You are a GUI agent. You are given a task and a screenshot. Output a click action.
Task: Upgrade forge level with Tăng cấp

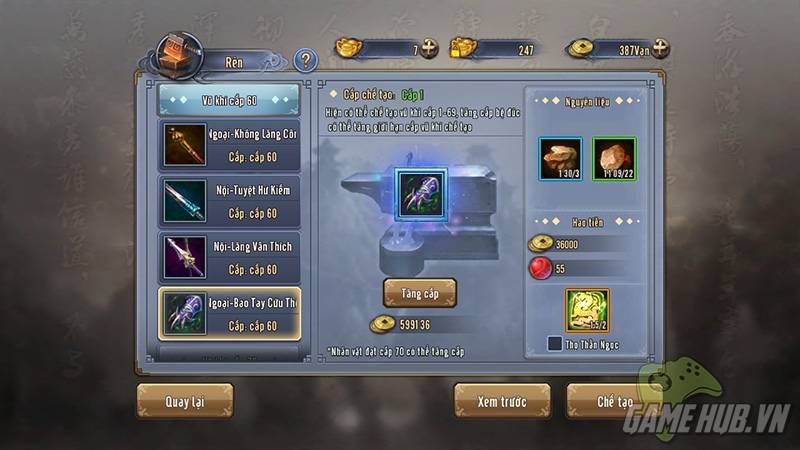[x=420, y=292]
